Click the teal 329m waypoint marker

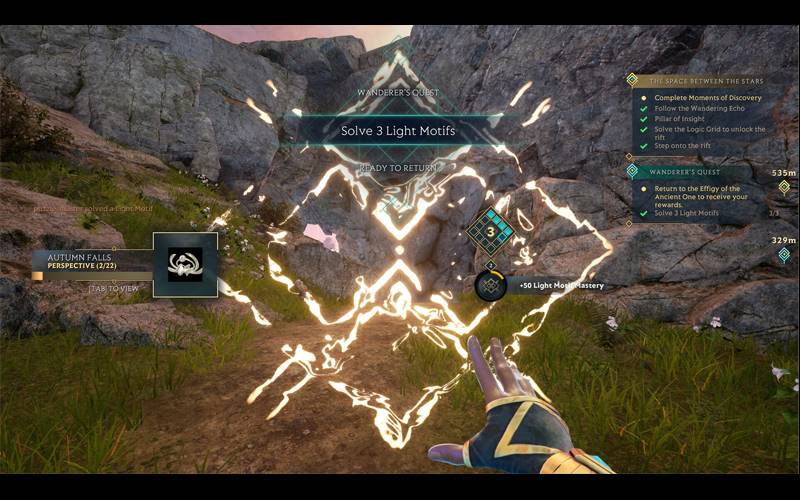[x=784, y=254]
